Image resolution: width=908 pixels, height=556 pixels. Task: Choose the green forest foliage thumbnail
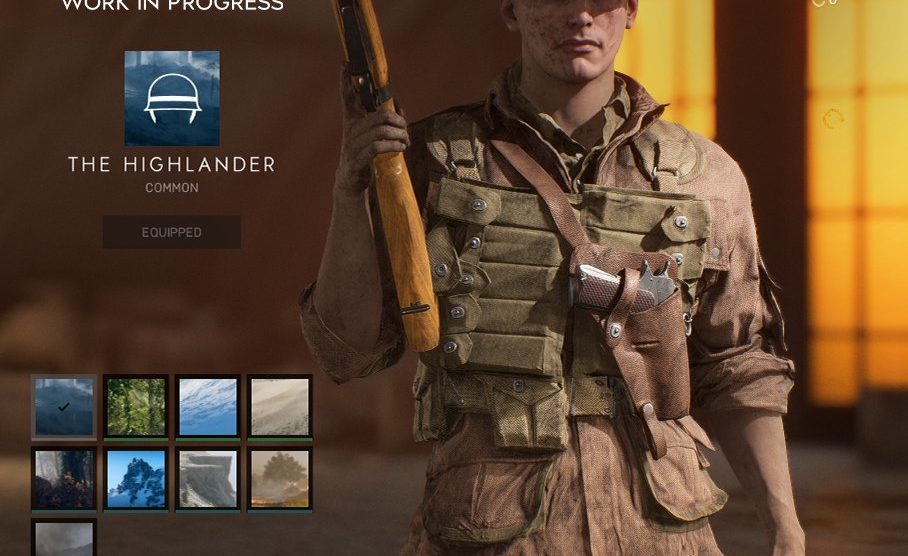tap(136, 407)
